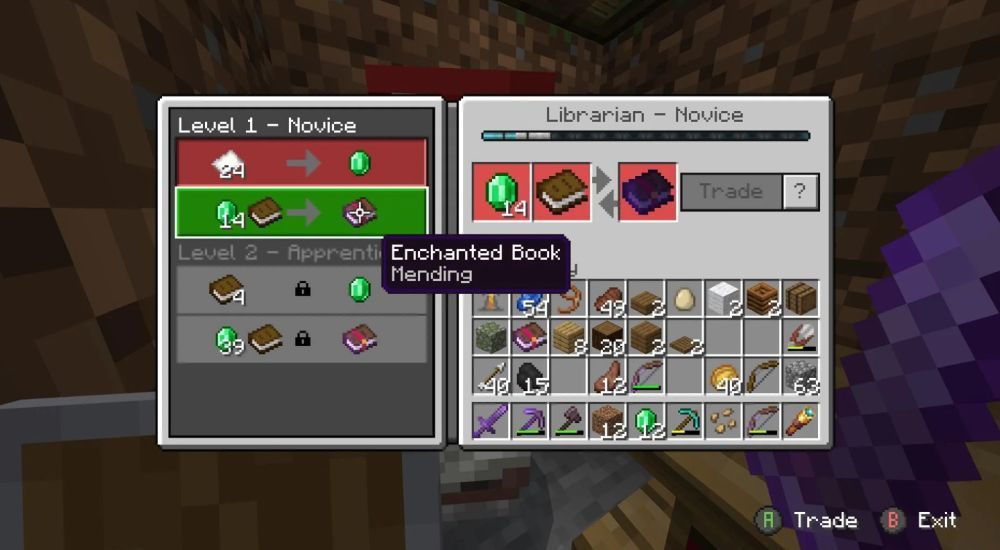Select the enchanted book in inventory
The image size is (1000, 550).
click(x=530, y=338)
